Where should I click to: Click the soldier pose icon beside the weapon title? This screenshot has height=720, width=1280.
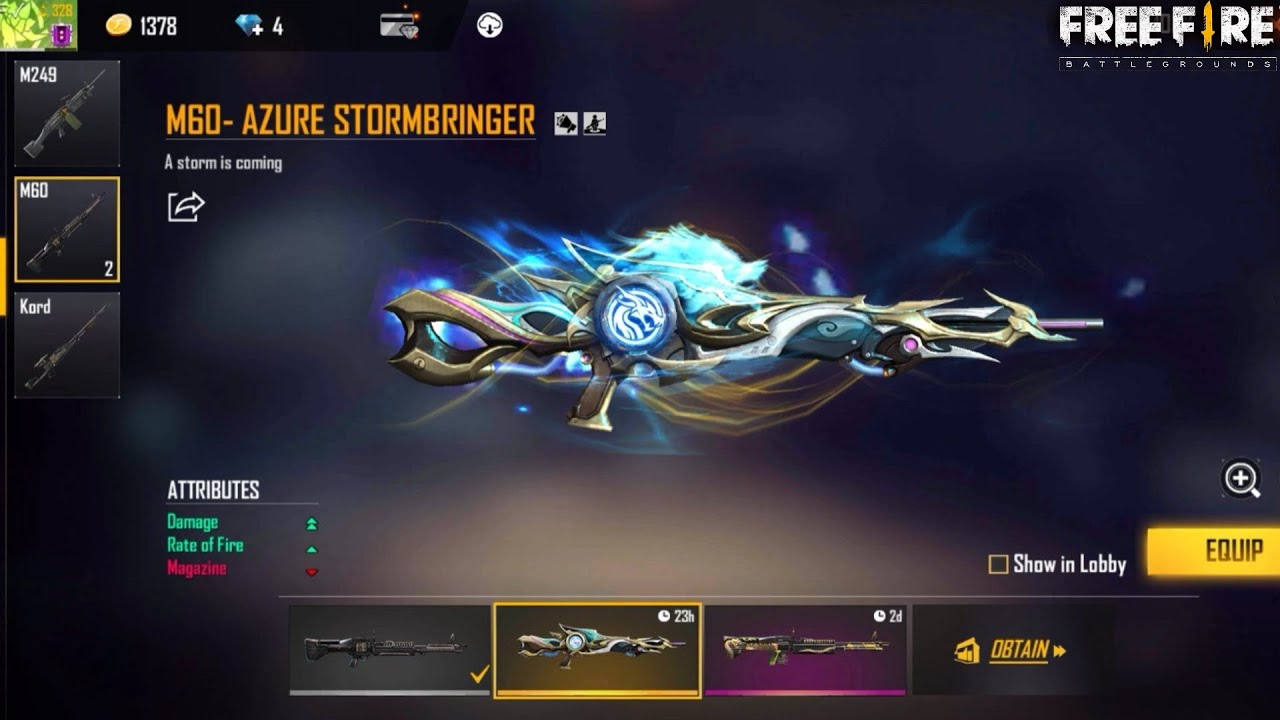tap(596, 122)
